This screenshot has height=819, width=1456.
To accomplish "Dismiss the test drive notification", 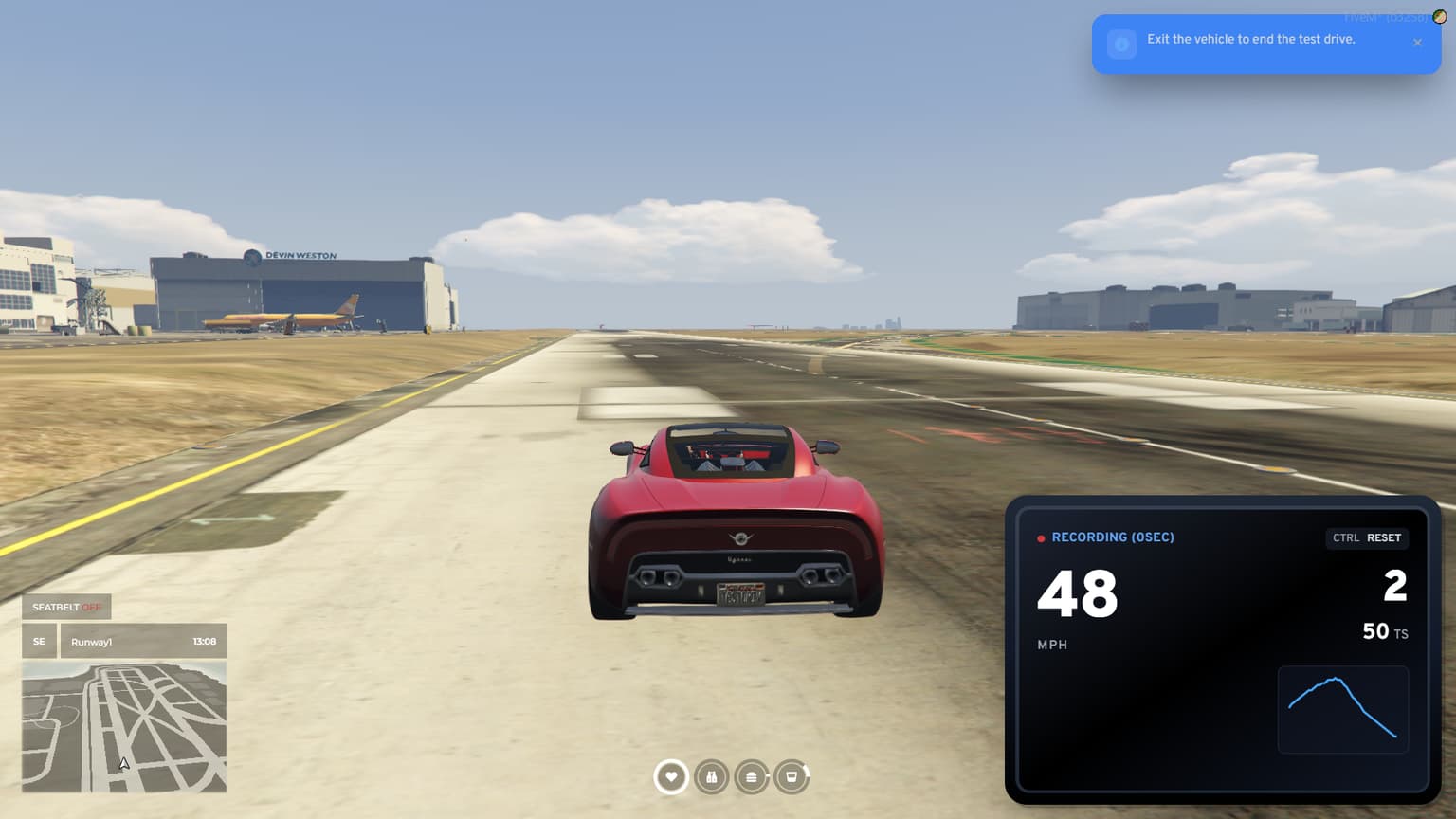I will click(x=1417, y=43).
